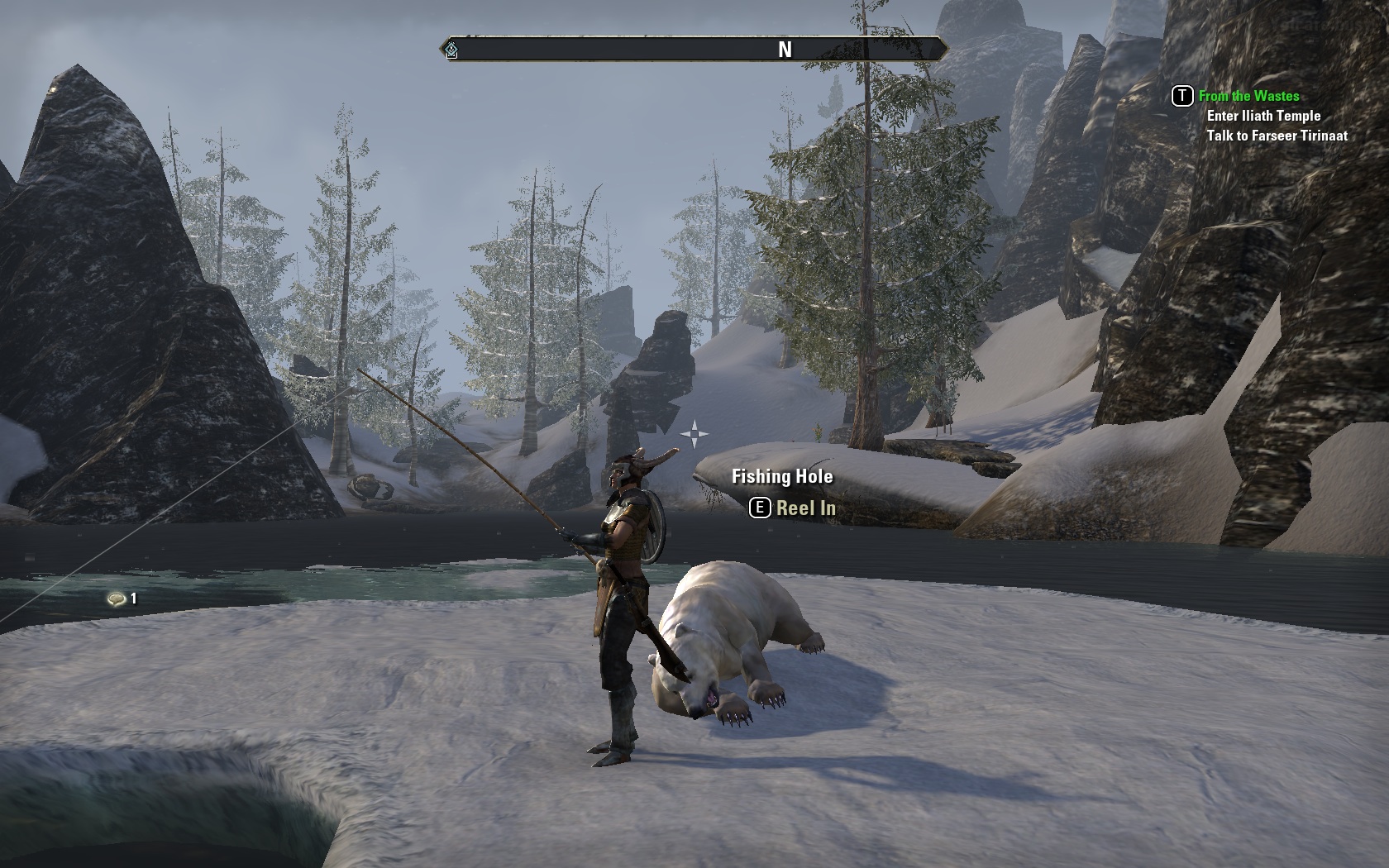This screenshot has width=1389, height=868.
Task: Open the chat notification bubble icon
Action: 117,599
